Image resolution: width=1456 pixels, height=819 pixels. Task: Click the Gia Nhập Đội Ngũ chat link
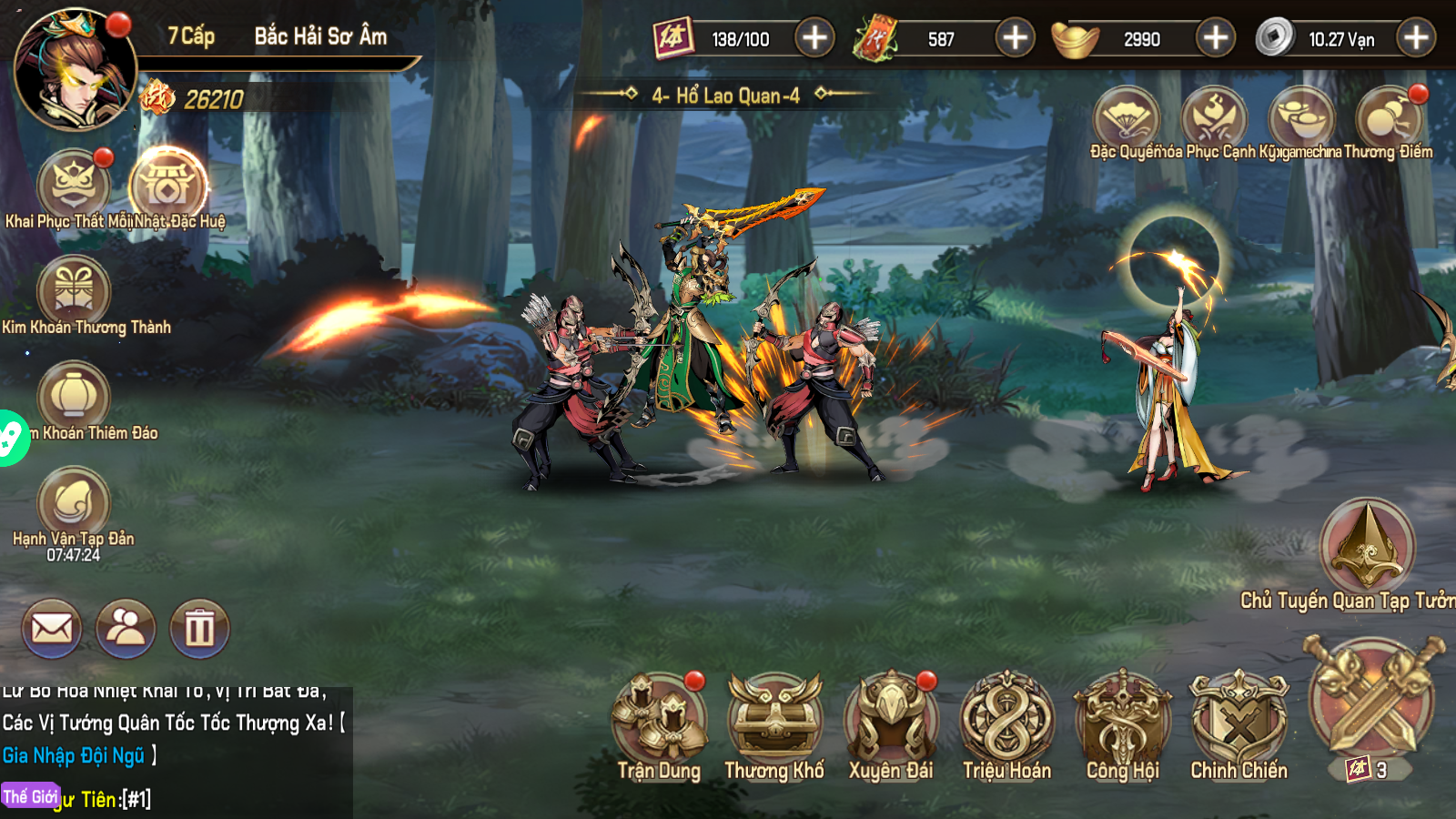coord(73,755)
